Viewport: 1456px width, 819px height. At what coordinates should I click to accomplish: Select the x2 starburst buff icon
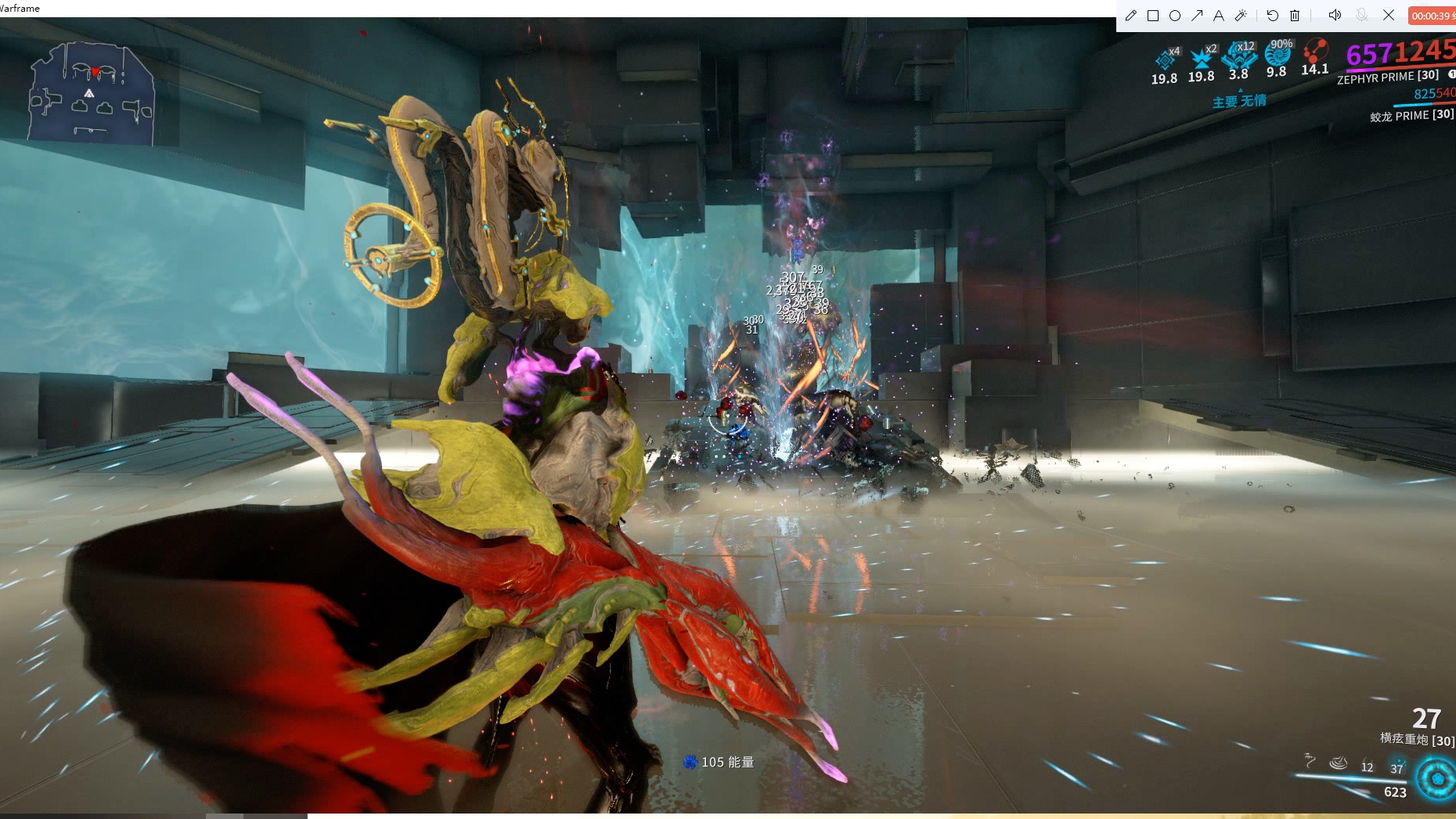(1201, 60)
